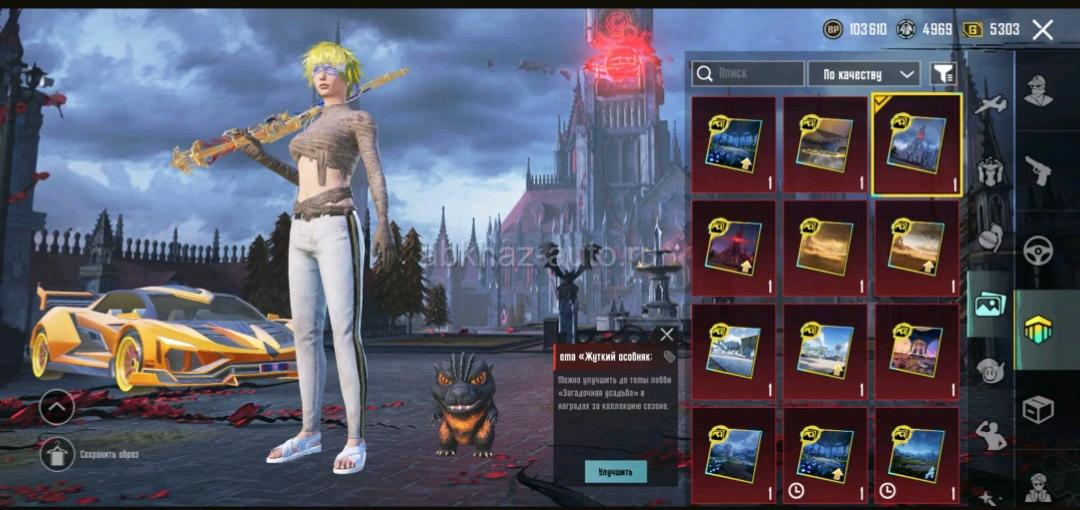1080x510 pixels.
Task: Switch to the emote figure tab
Action: pos(990,435)
